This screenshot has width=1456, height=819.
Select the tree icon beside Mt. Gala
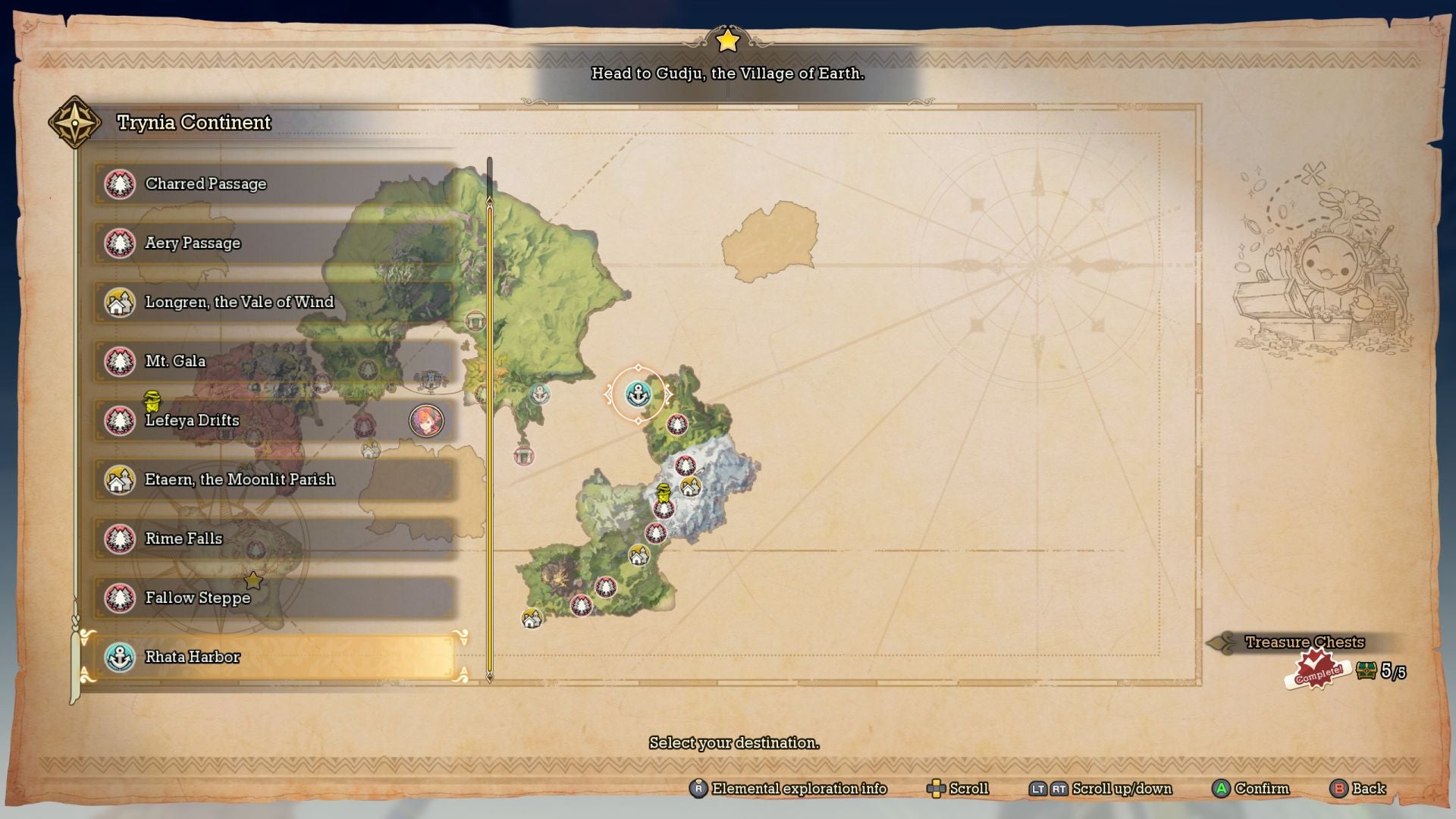pos(119,362)
